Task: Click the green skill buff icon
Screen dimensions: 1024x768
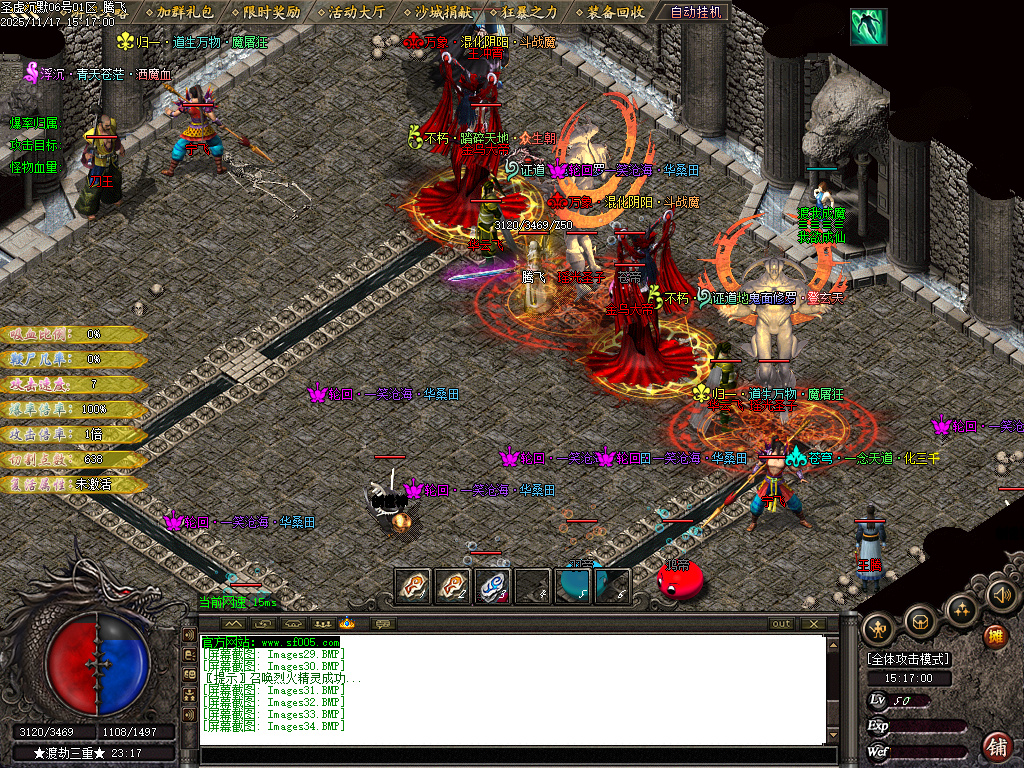Action: point(868,27)
